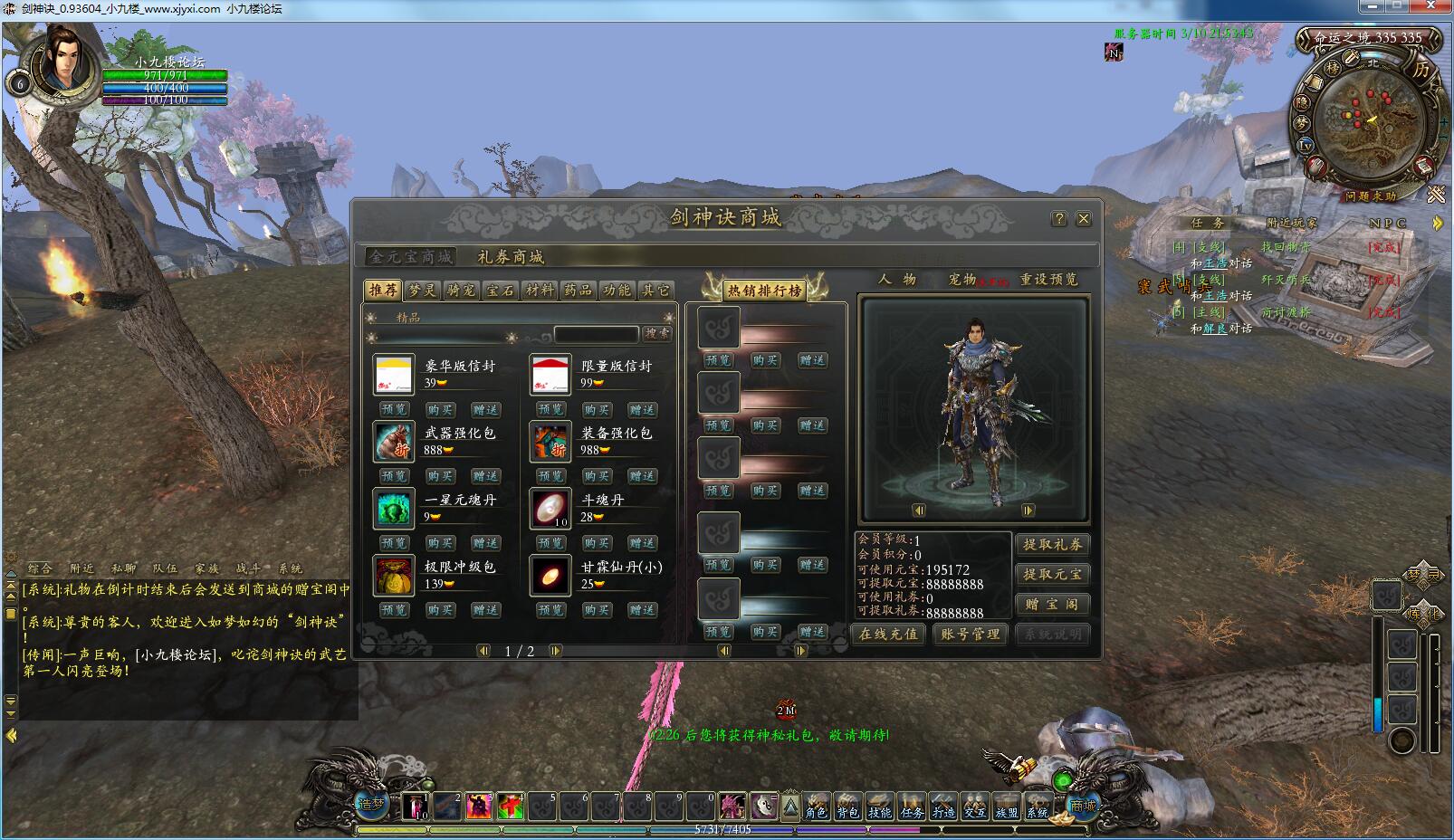Switch chat to the 家族 clan channel
Screen dimensions: 1454x840
pyautogui.click(x=206, y=568)
